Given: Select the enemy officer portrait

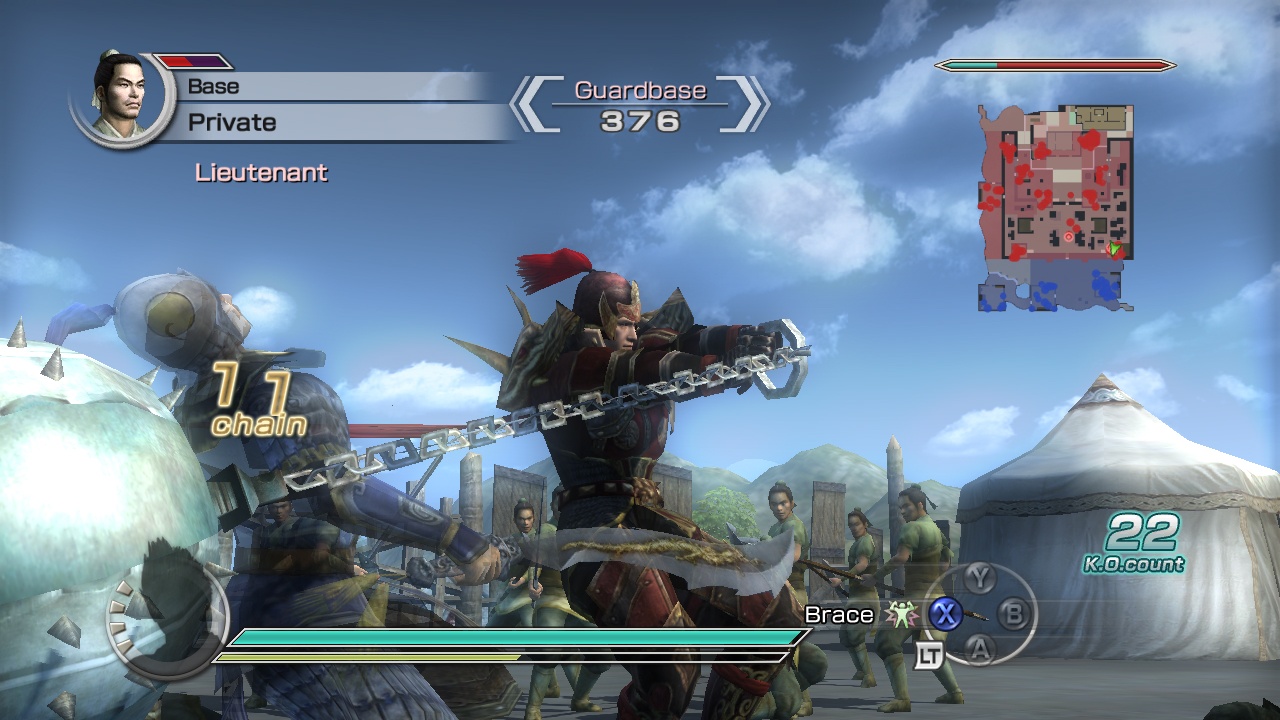Looking at the screenshot, I should click(x=123, y=96).
